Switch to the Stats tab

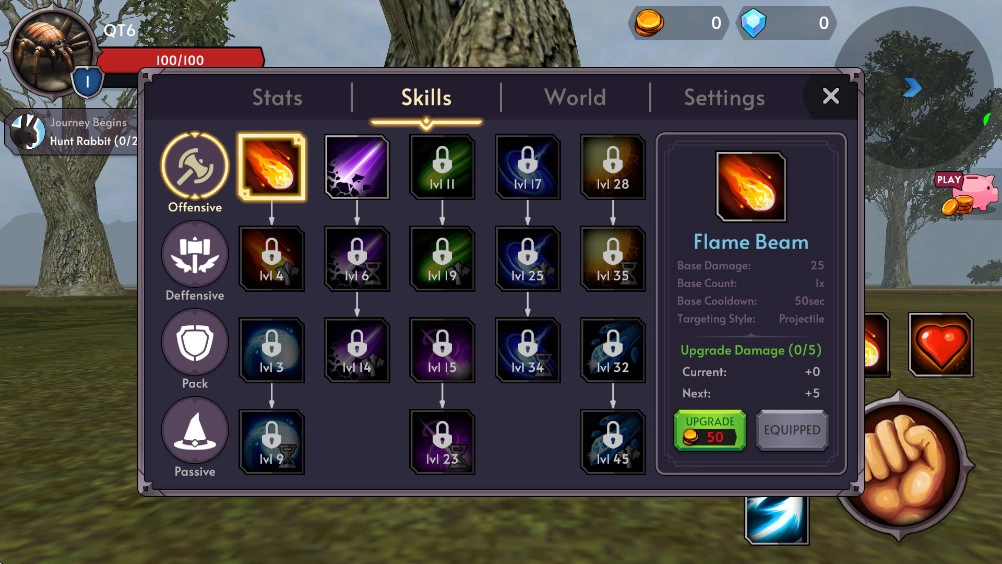(277, 98)
